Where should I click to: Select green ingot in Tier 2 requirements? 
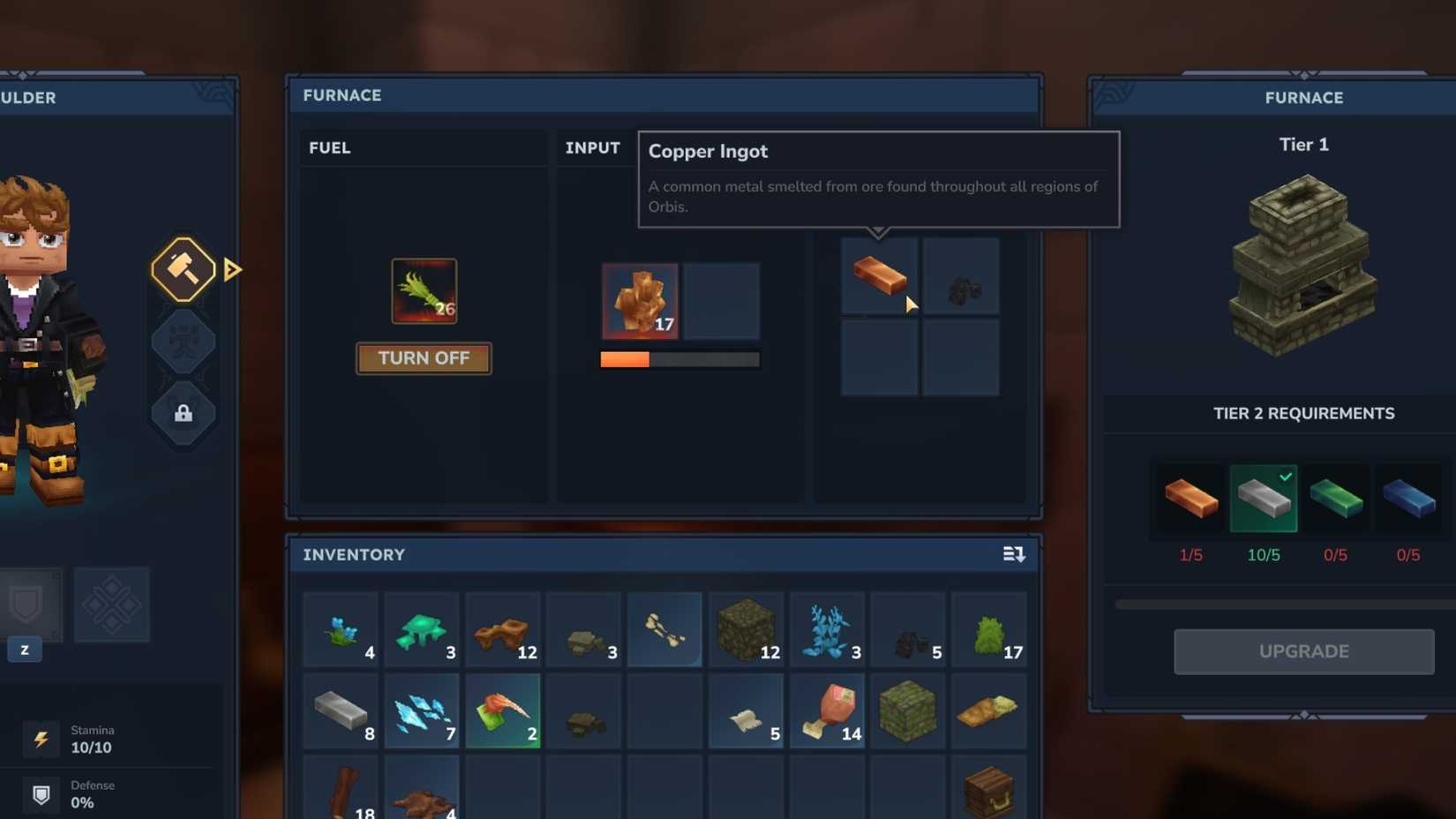point(1336,499)
